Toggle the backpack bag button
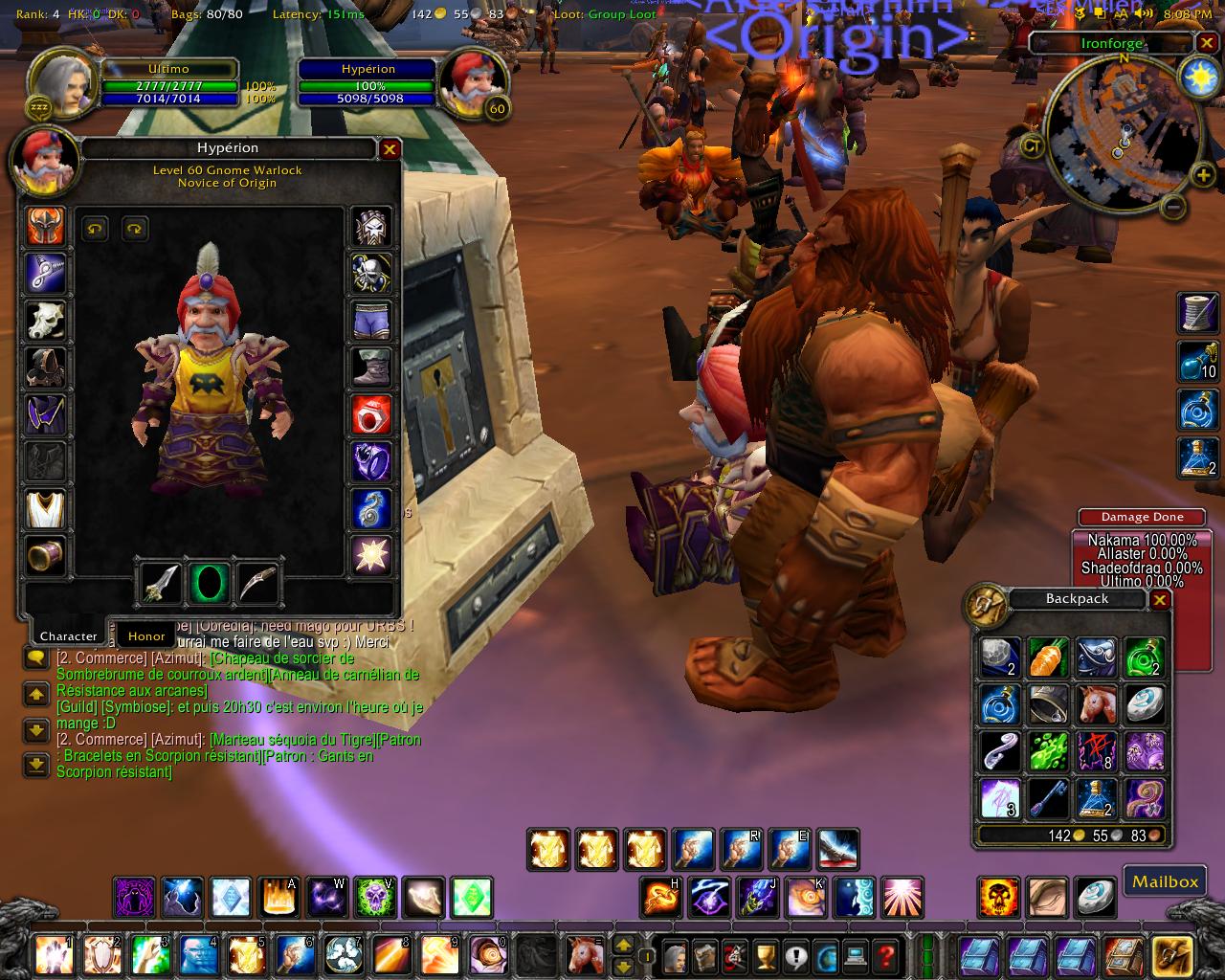 click(1171, 955)
